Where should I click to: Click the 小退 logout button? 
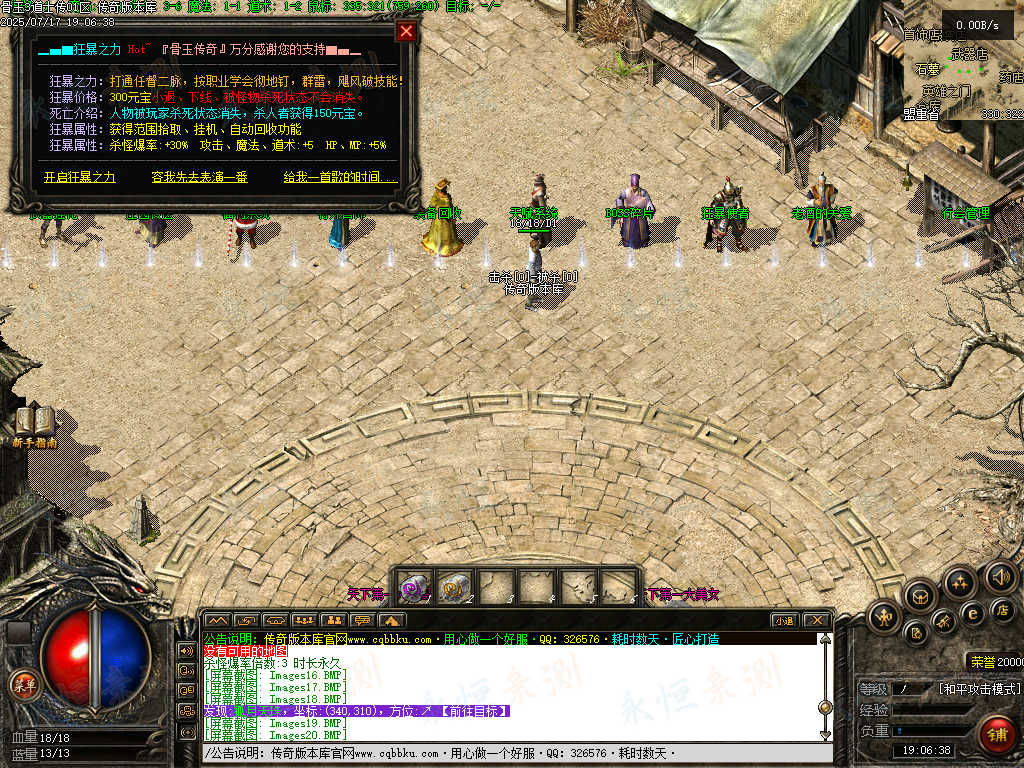(x=784, y=620)
